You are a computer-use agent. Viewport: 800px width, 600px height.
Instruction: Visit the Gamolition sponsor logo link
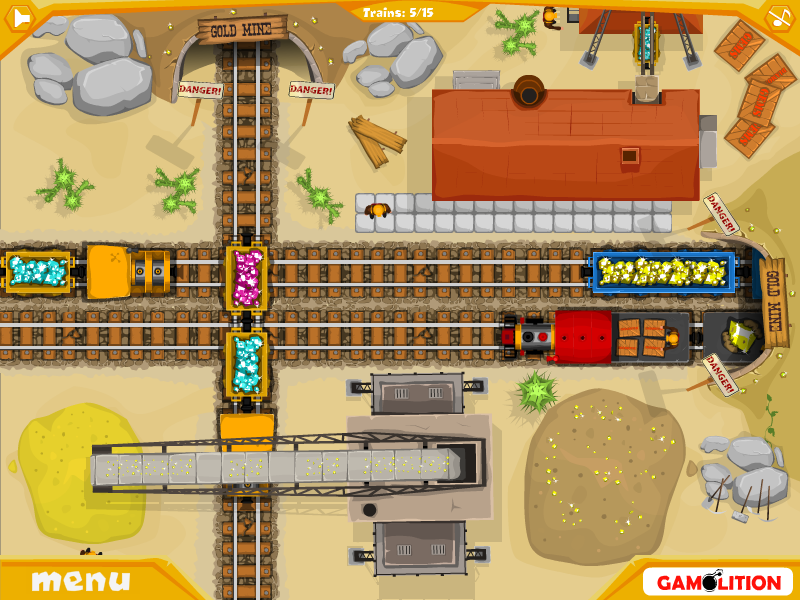pos(718,581)
